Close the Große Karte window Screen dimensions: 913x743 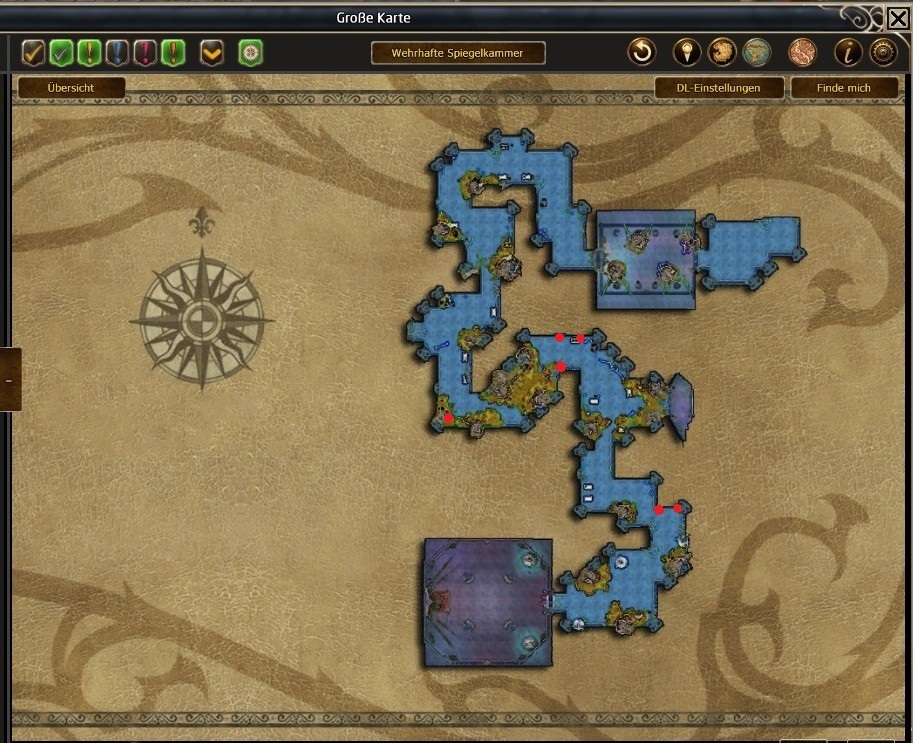[x=897, y=17]
